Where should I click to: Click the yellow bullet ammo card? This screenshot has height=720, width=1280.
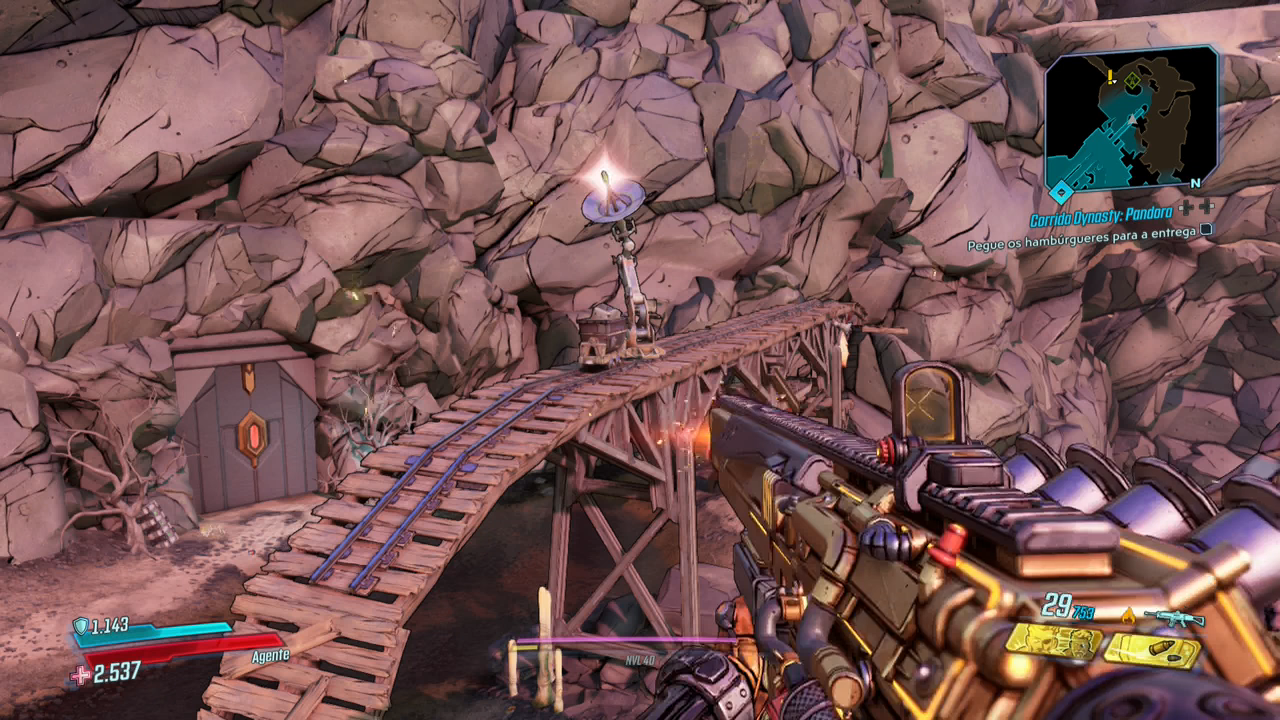(x=1151, y=651)
